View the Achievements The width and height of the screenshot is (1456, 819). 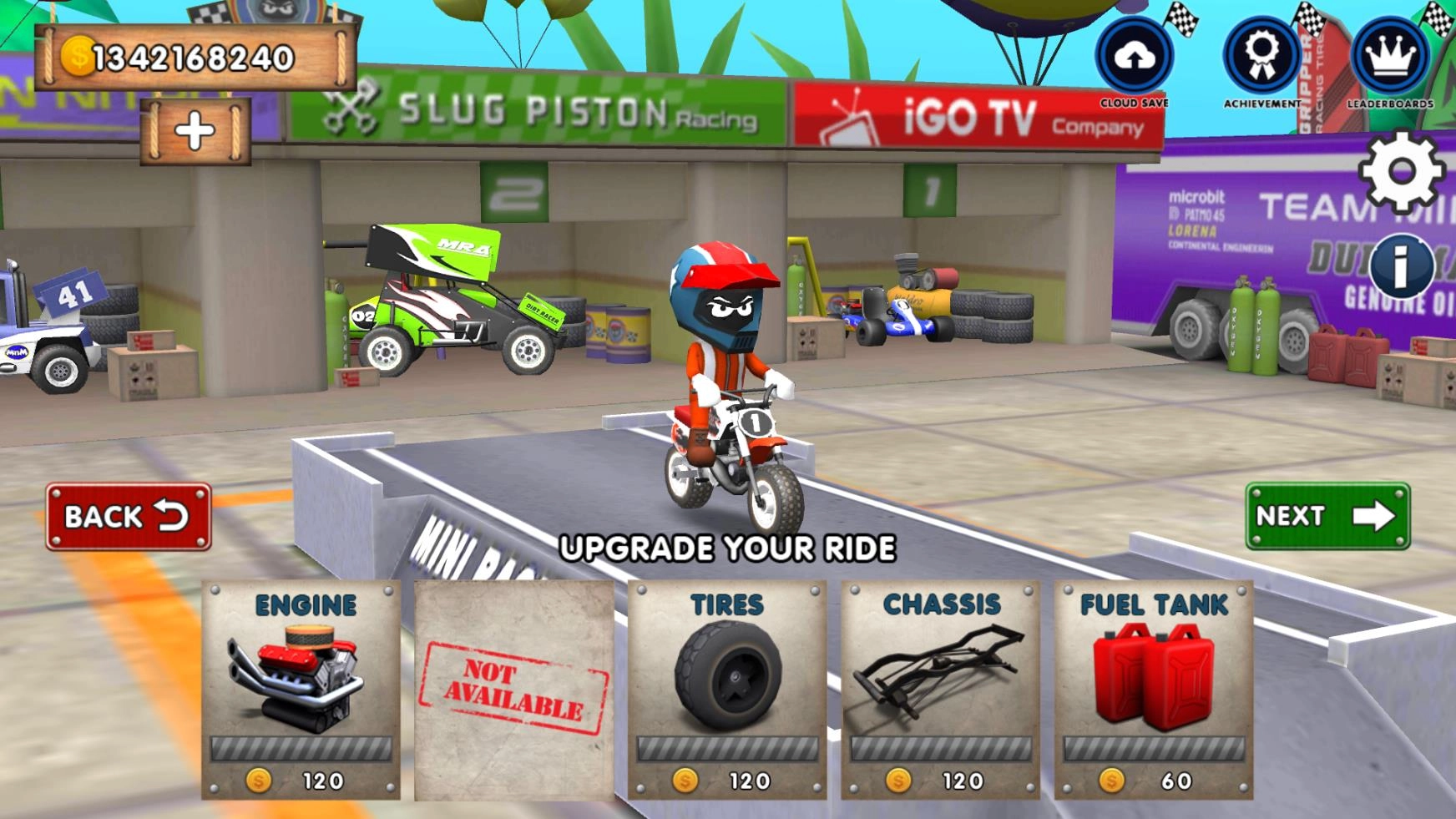click(1261, 57)
